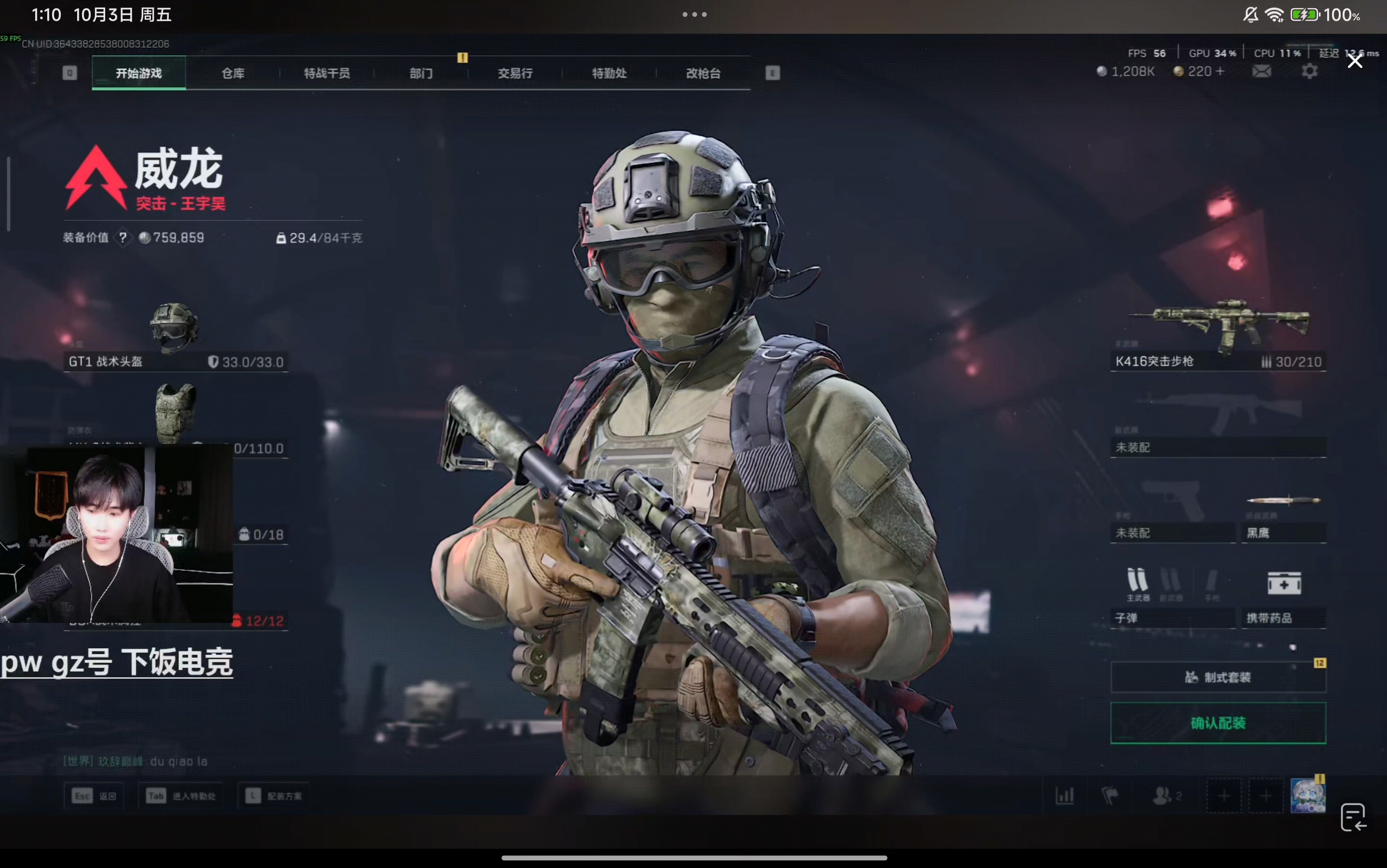
Task: Open the 制式套装 preset kits
Action: (1218, 678)
